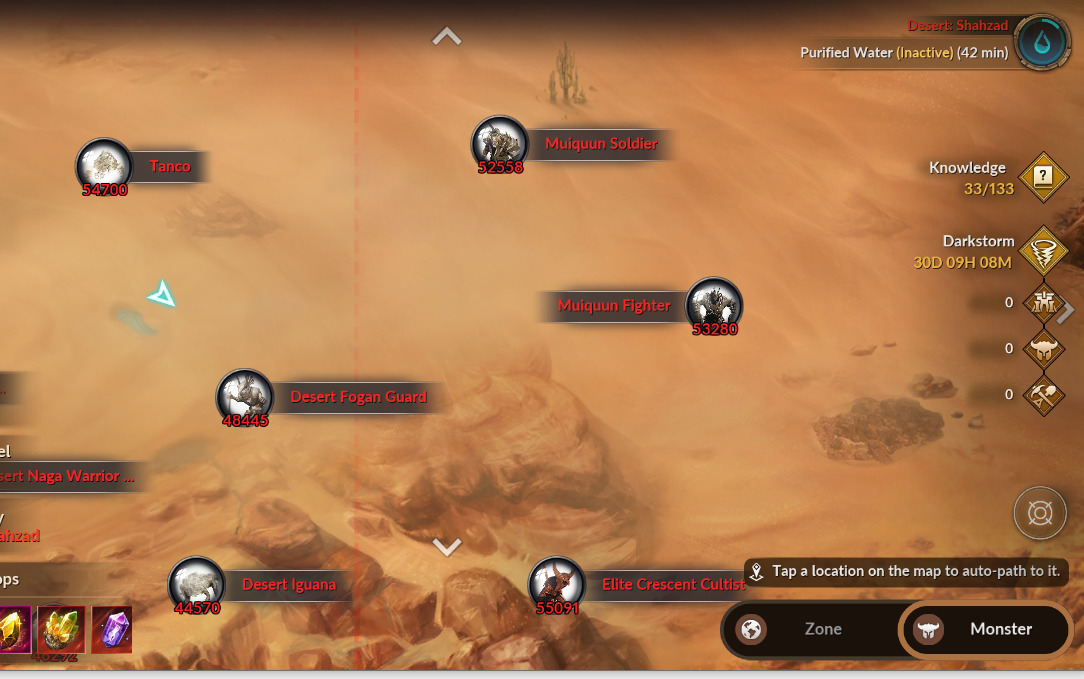Click the round recenter target button
The width and height of the screenshot is (1084, 679).
click(x=1040, y=514)
